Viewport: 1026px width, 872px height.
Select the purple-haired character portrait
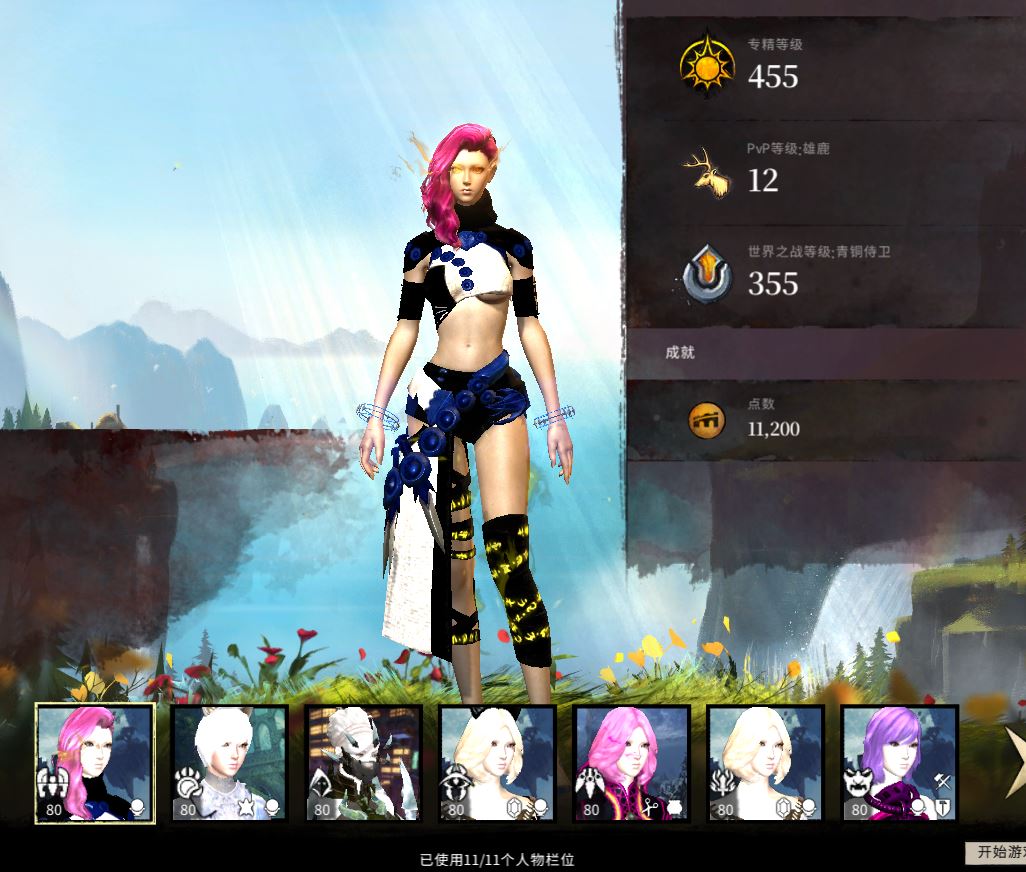coord(899,763)
